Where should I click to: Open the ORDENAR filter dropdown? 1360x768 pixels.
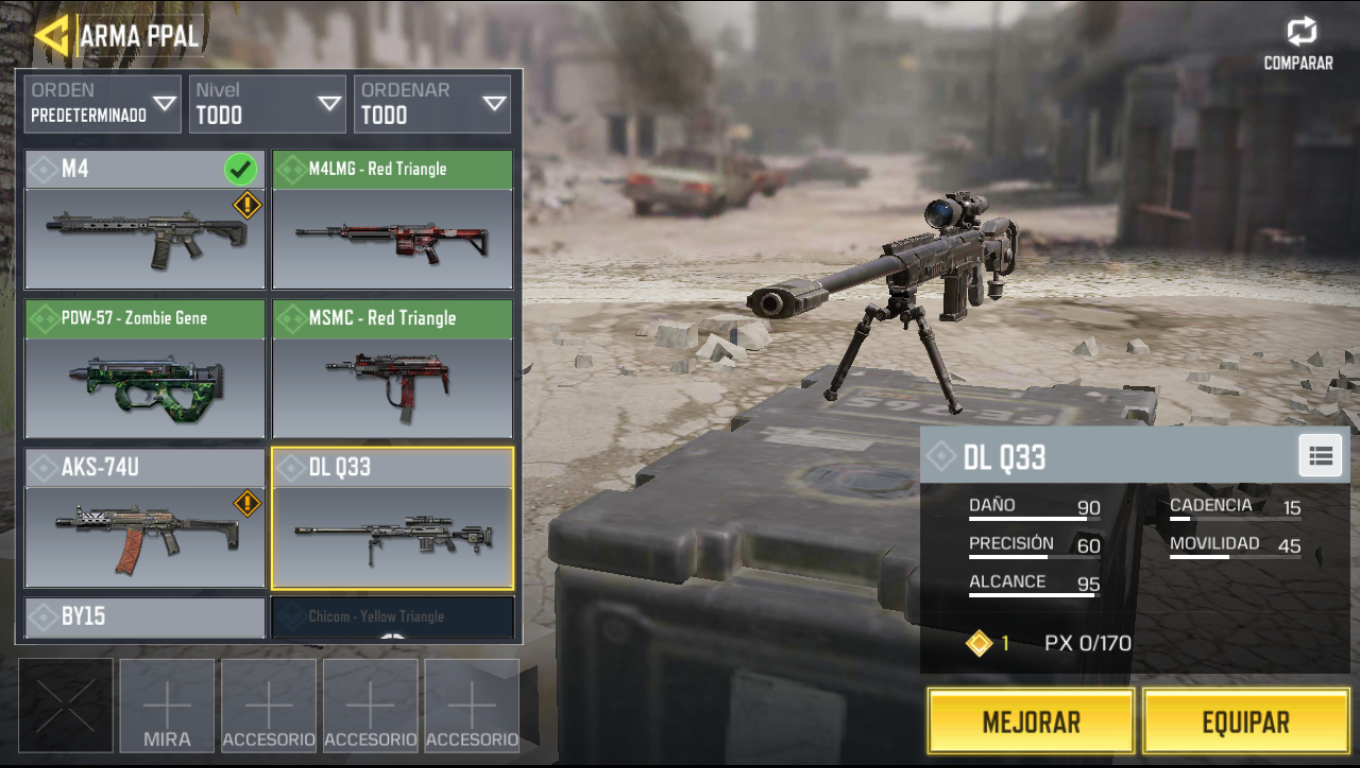tap(432, 104)
